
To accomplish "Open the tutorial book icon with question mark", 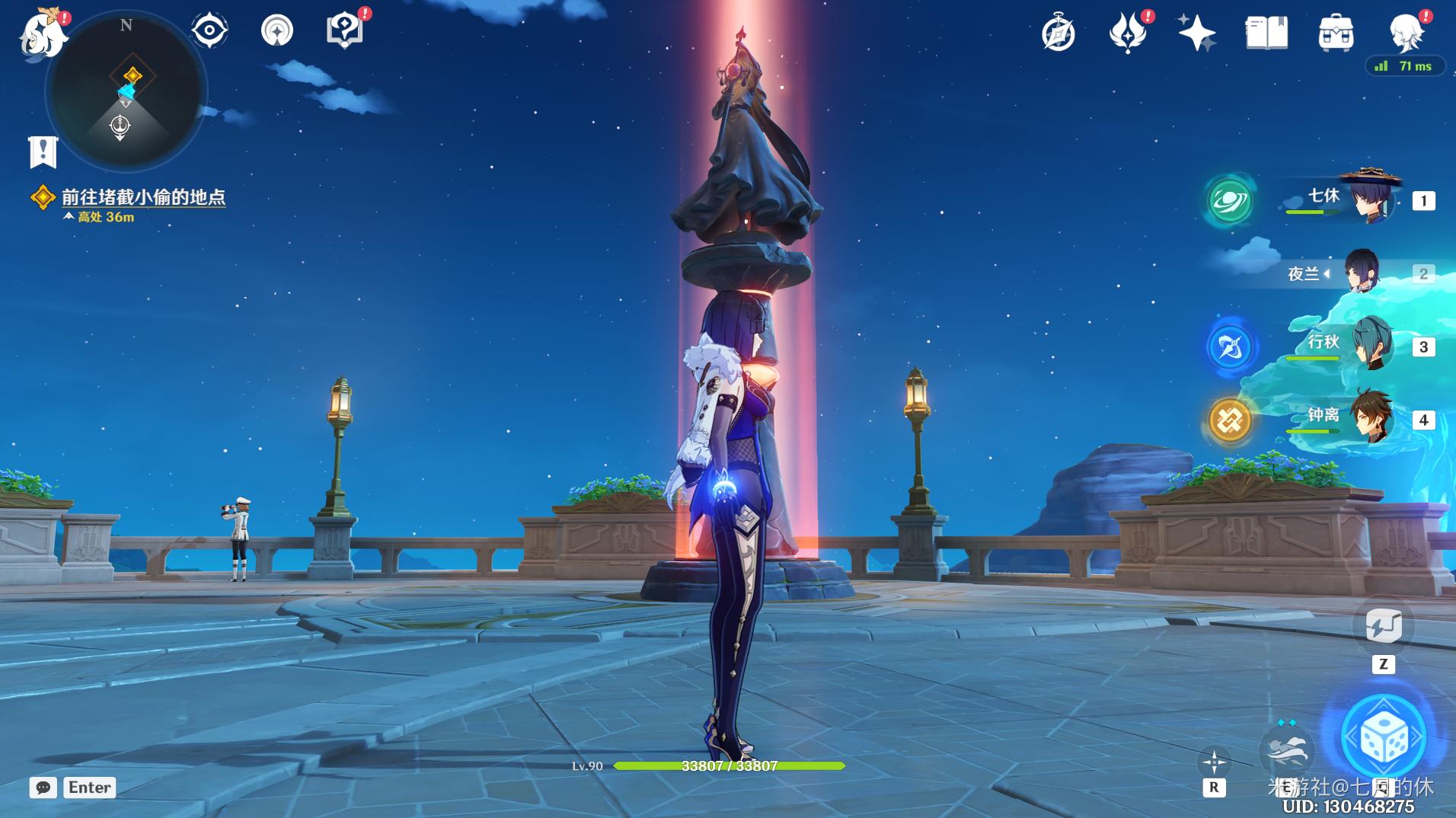I will [343, 31].
